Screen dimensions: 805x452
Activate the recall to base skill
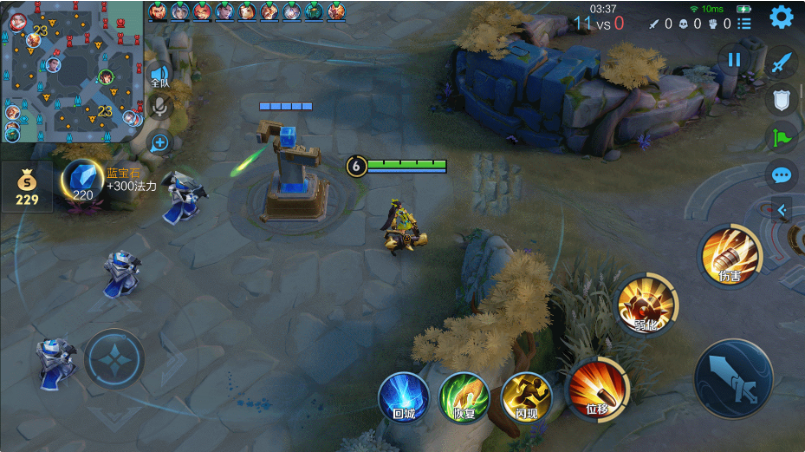pyautogui.click(x=403, y=396)
